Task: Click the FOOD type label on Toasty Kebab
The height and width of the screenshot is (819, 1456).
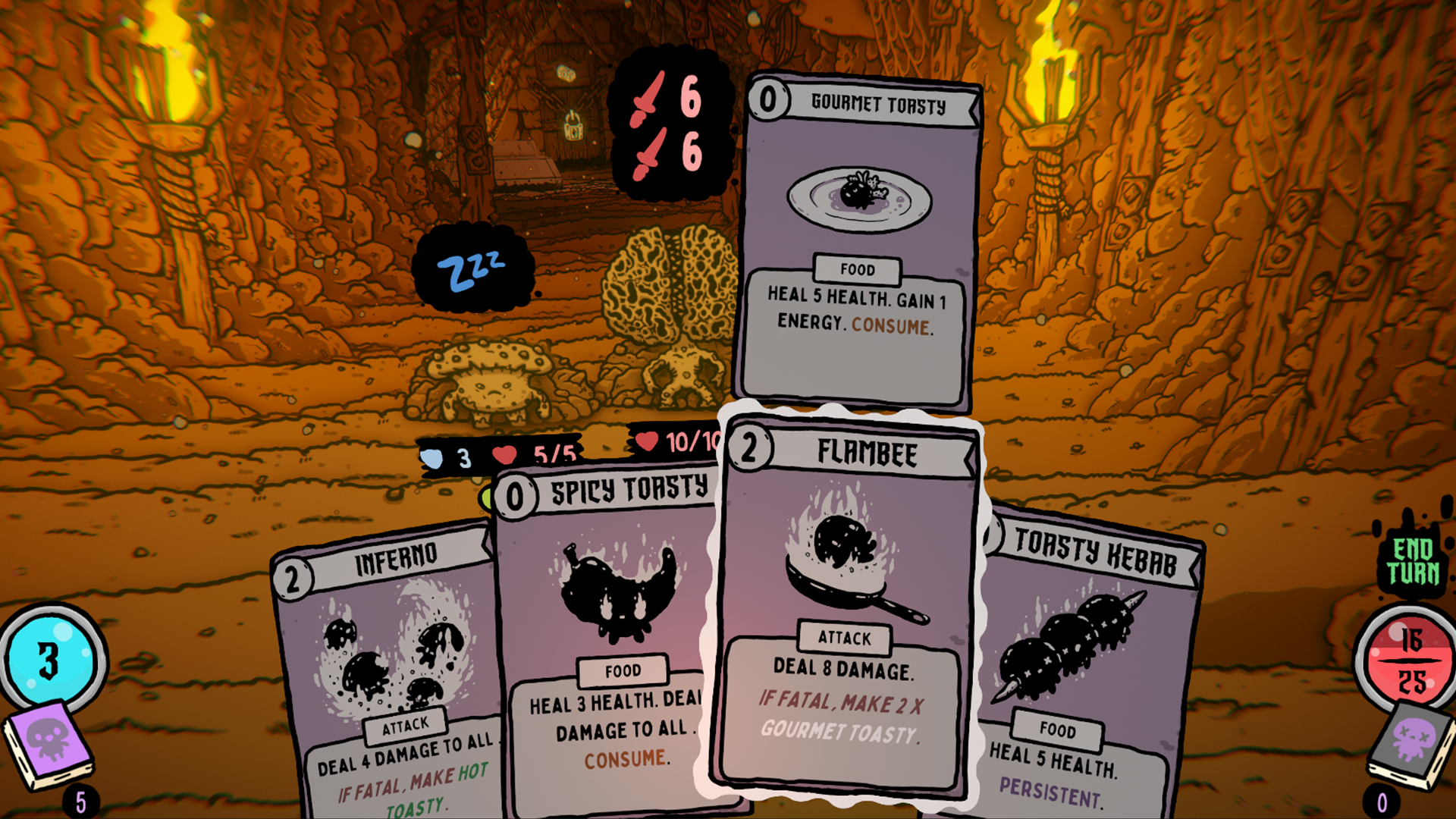Action: tap(1057, 731)
